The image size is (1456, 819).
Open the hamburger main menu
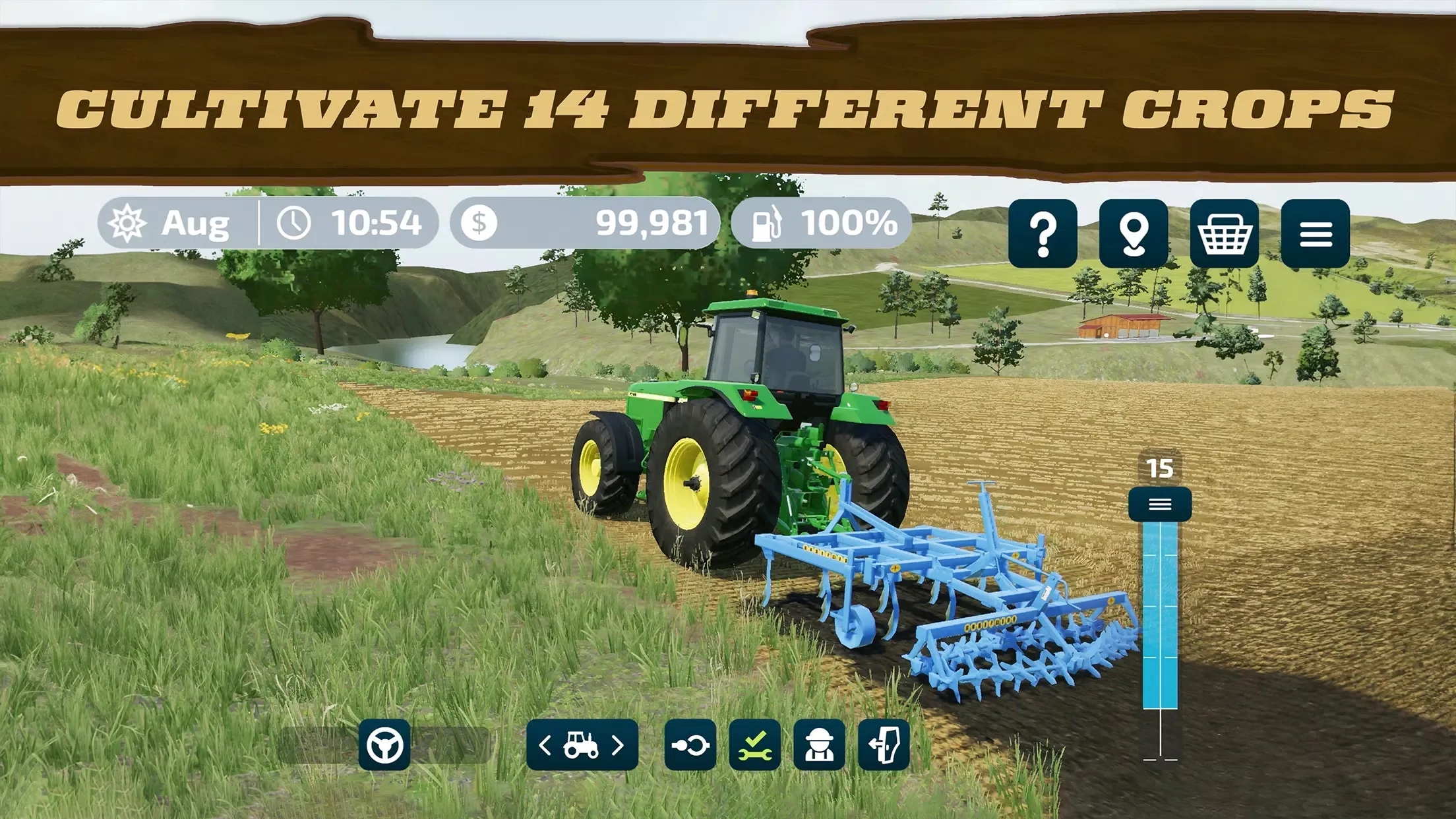tap(1316, 233)
